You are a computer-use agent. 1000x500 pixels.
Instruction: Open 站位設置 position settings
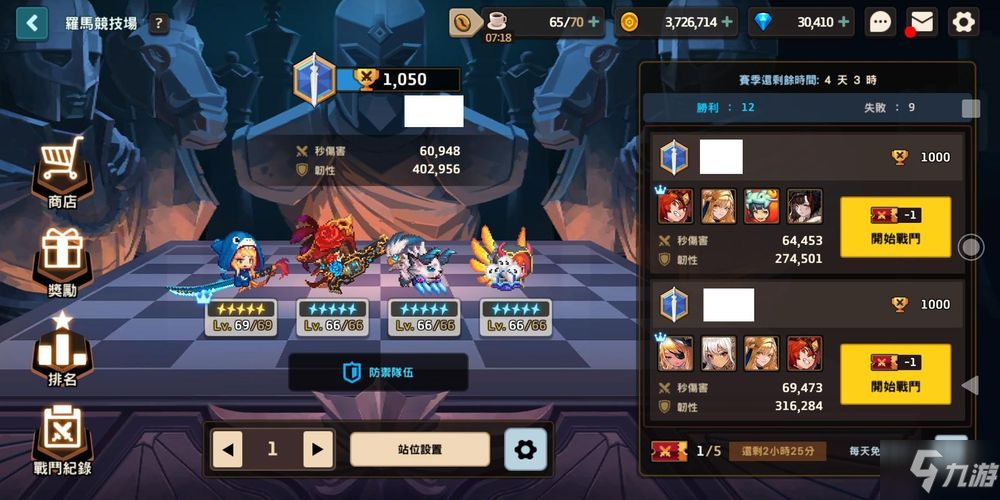[420, 450]
